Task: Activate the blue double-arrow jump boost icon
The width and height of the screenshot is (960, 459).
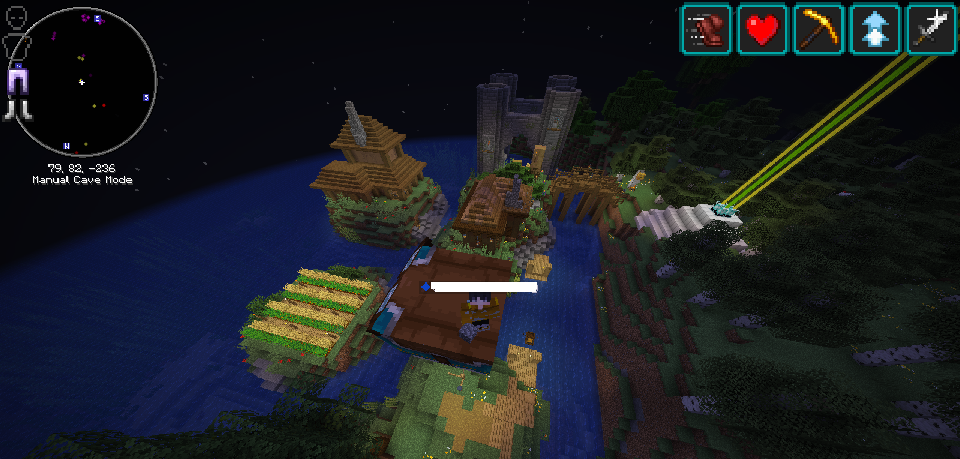Action: (875, 29)
